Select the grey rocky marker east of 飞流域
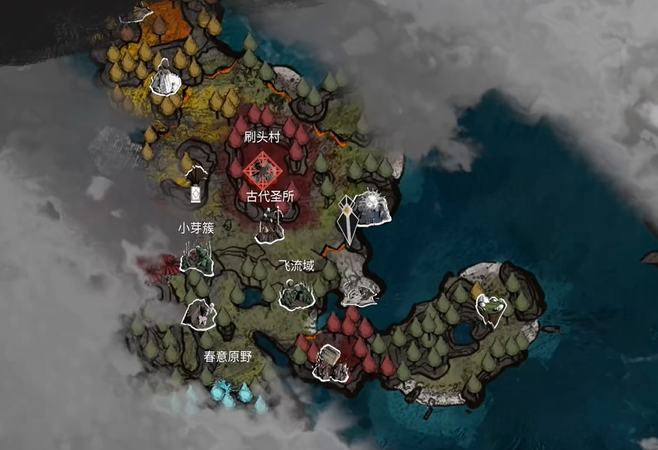The height and width of the screenshot is (450, 658). pos(359,290)
